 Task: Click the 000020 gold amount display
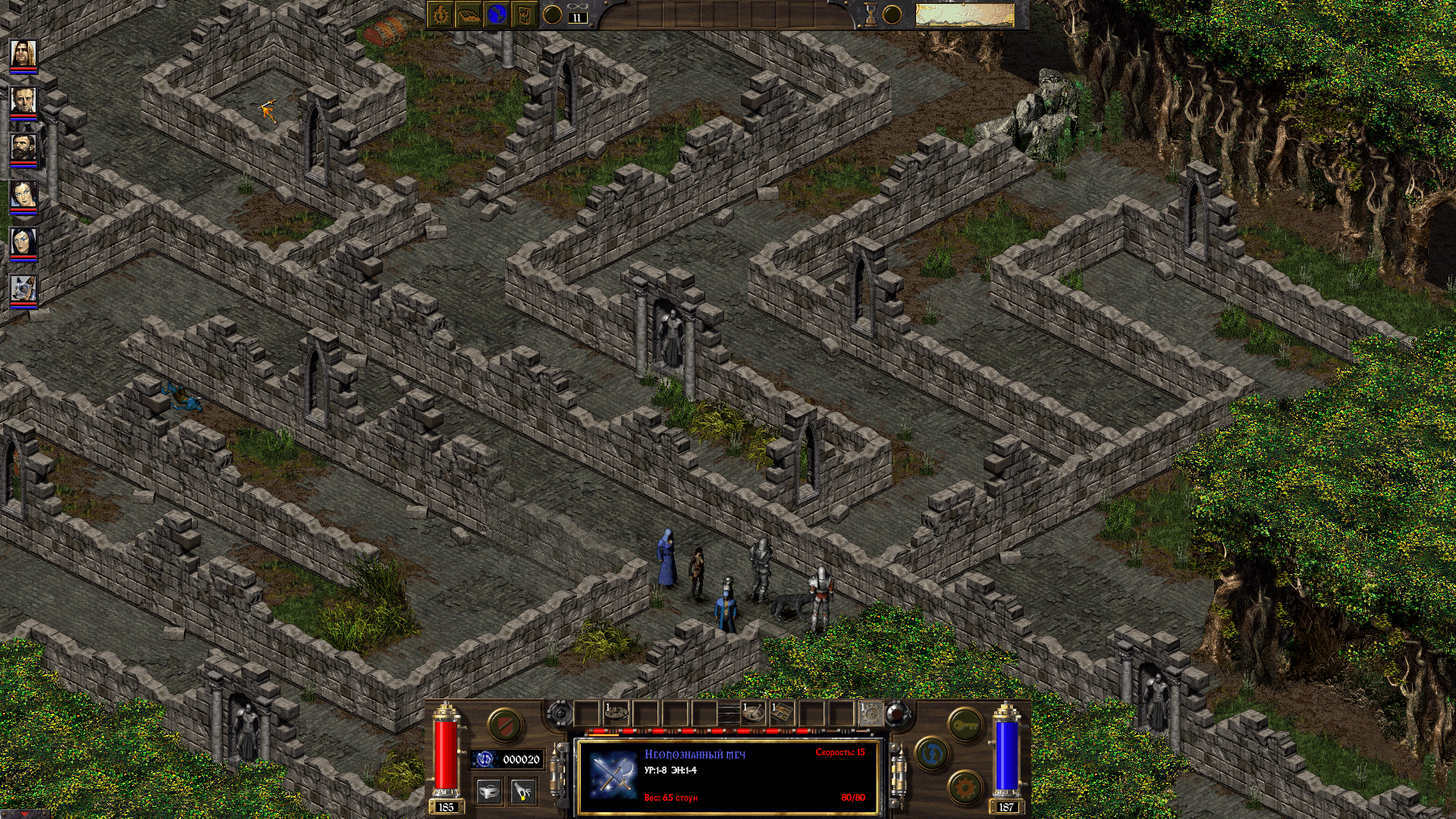[x=520, y=759]
